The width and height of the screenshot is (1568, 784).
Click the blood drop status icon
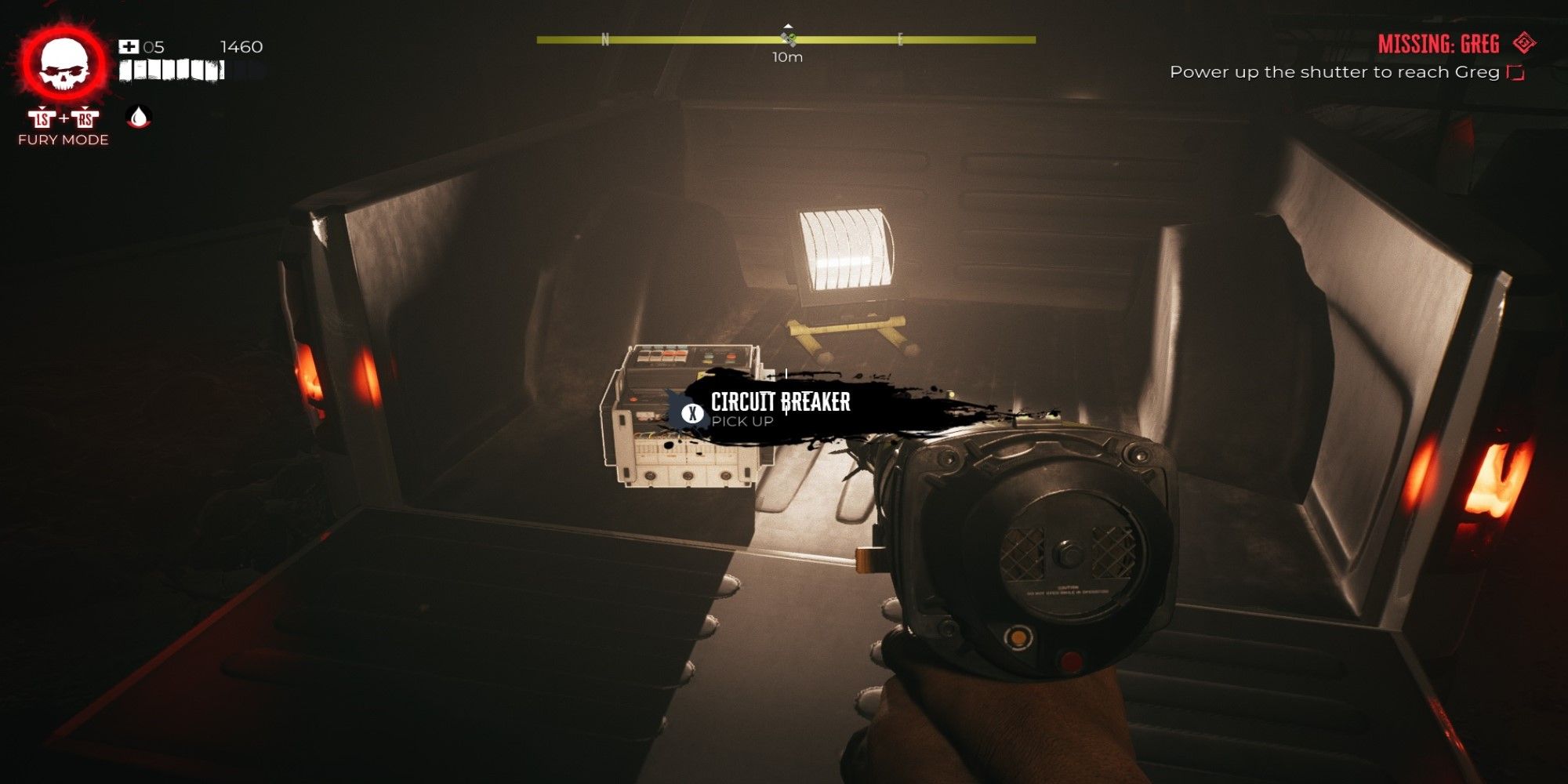pyautogui.click(x=139, y=118)
